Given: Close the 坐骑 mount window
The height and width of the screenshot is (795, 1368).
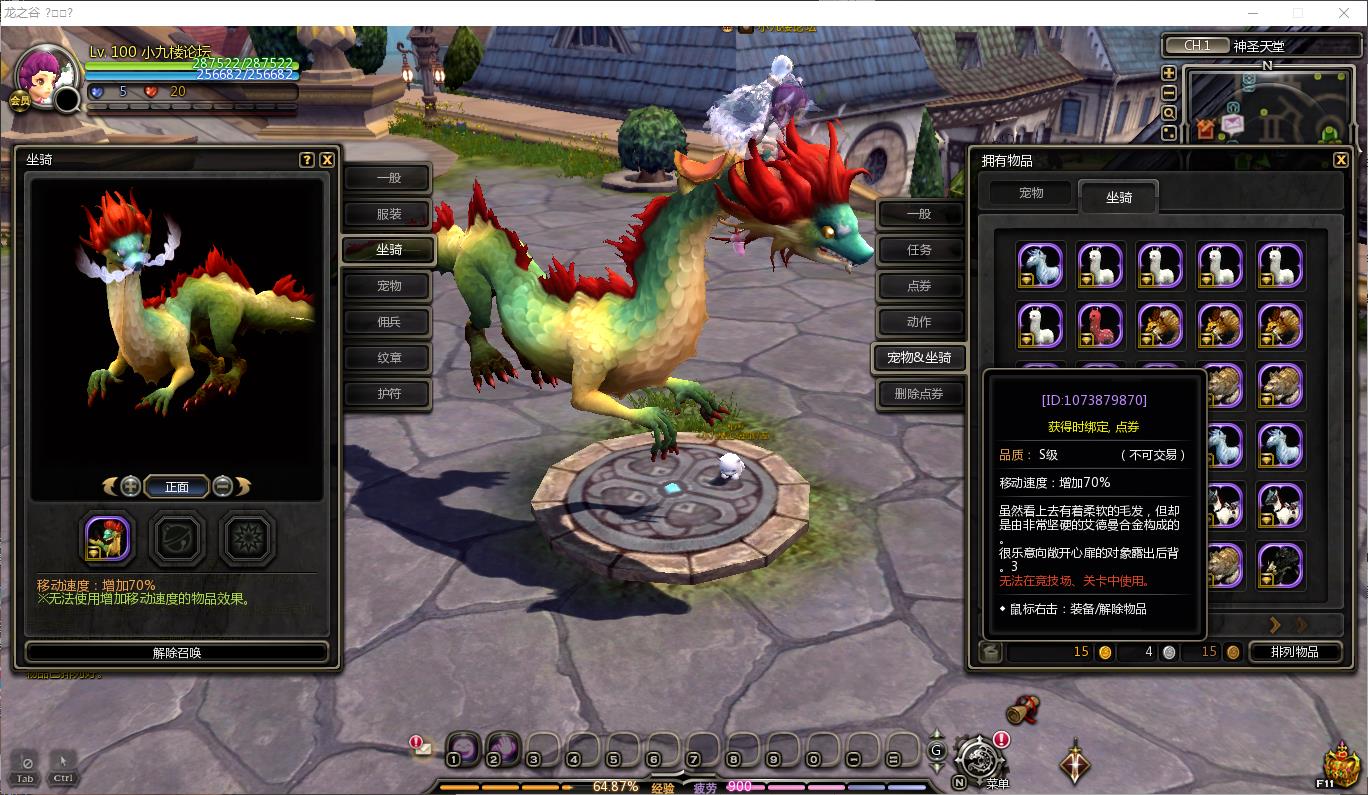Looking at the screenshot, I should [x=327, y=160].
